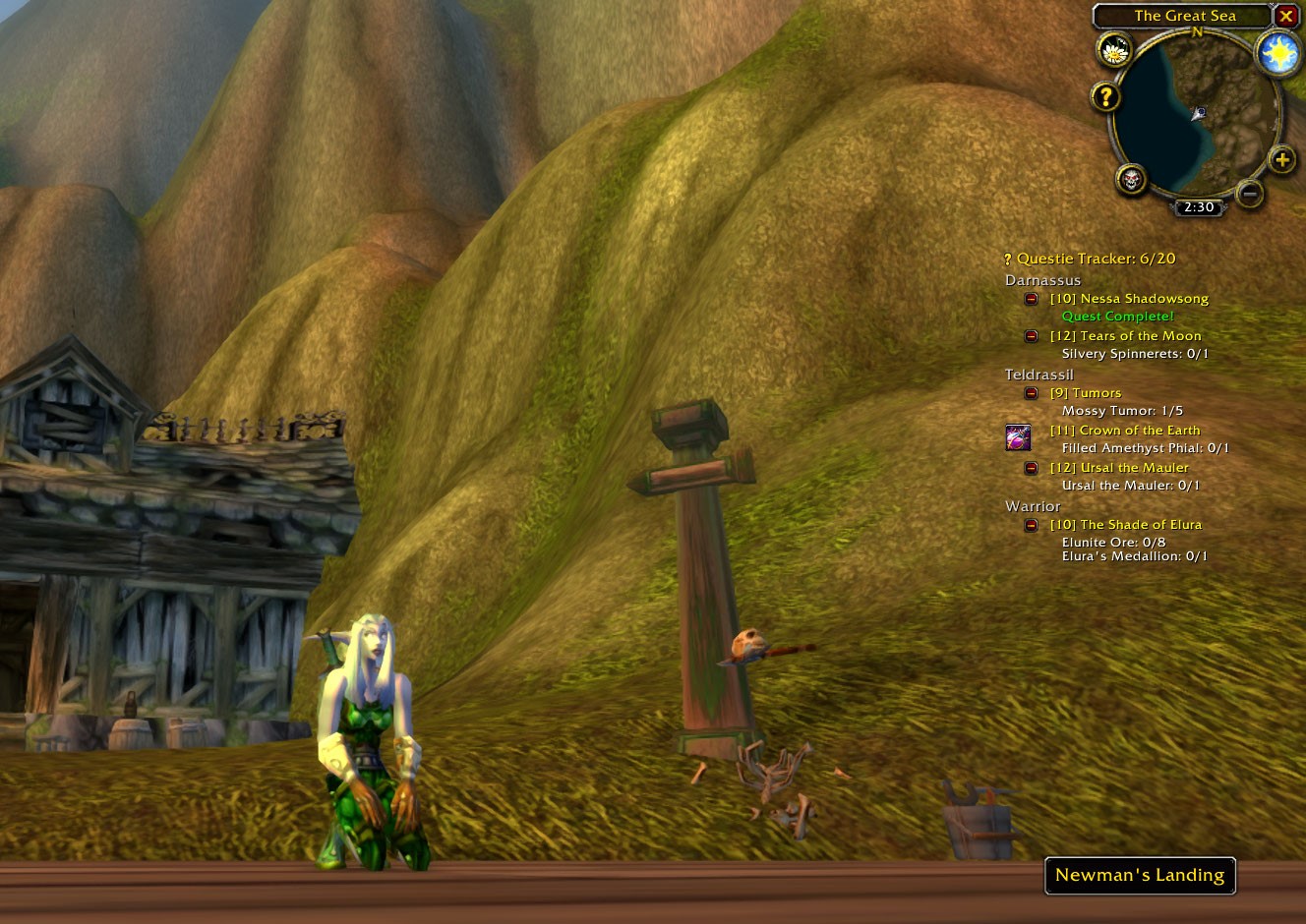Click the Darnassus zone header in tracker
Viewport: 1306px width, 924px height.
click(x=1042, y=280)
